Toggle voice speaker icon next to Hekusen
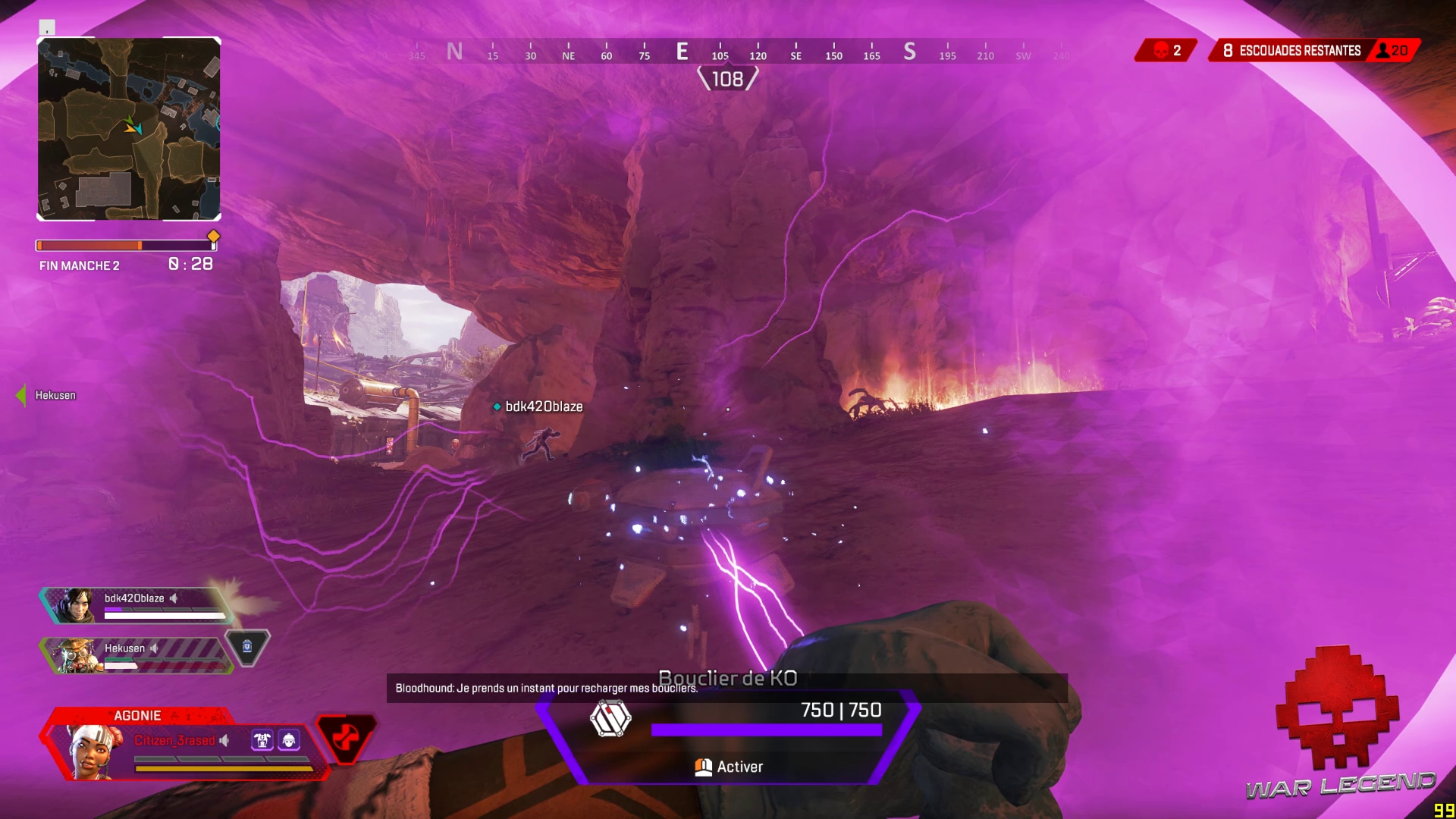The width and height of the screenshot is (1456, 819). coord(155,648)
